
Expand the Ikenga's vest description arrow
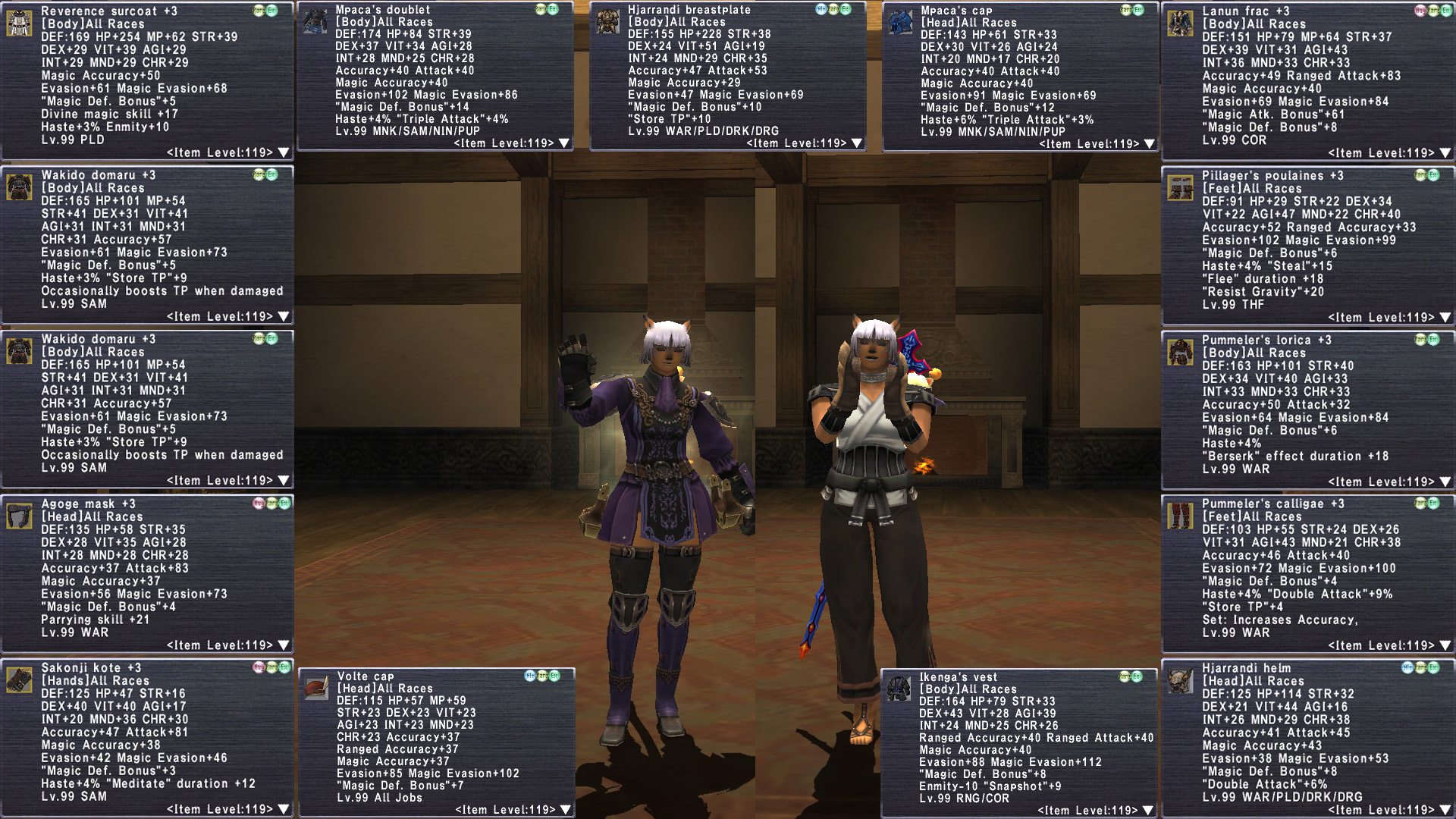point(1148,811)
